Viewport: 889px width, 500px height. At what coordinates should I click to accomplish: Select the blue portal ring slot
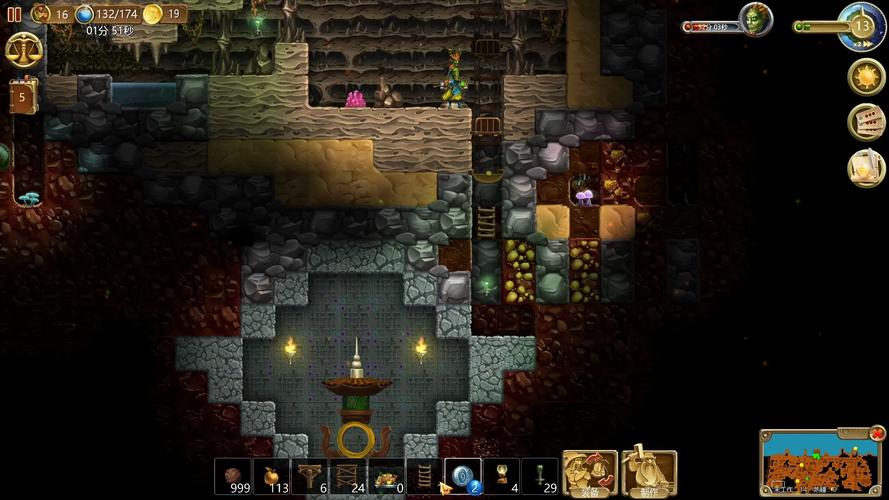point(462,475)
